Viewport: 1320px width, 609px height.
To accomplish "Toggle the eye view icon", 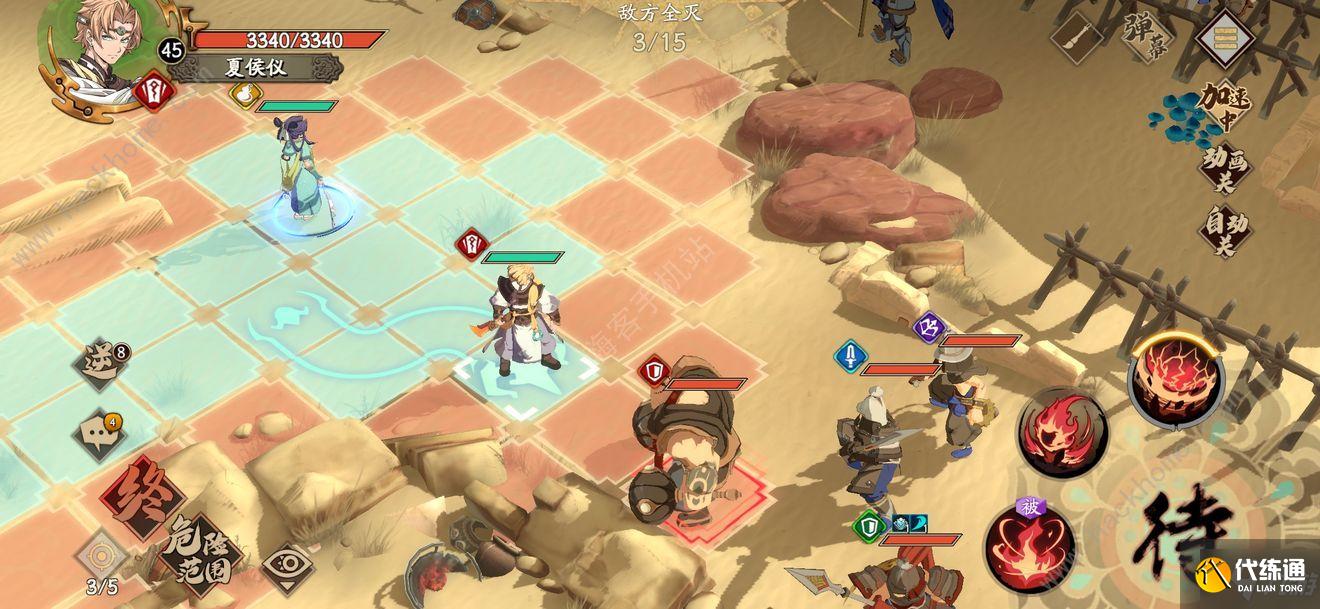I will tap(288, 569).
